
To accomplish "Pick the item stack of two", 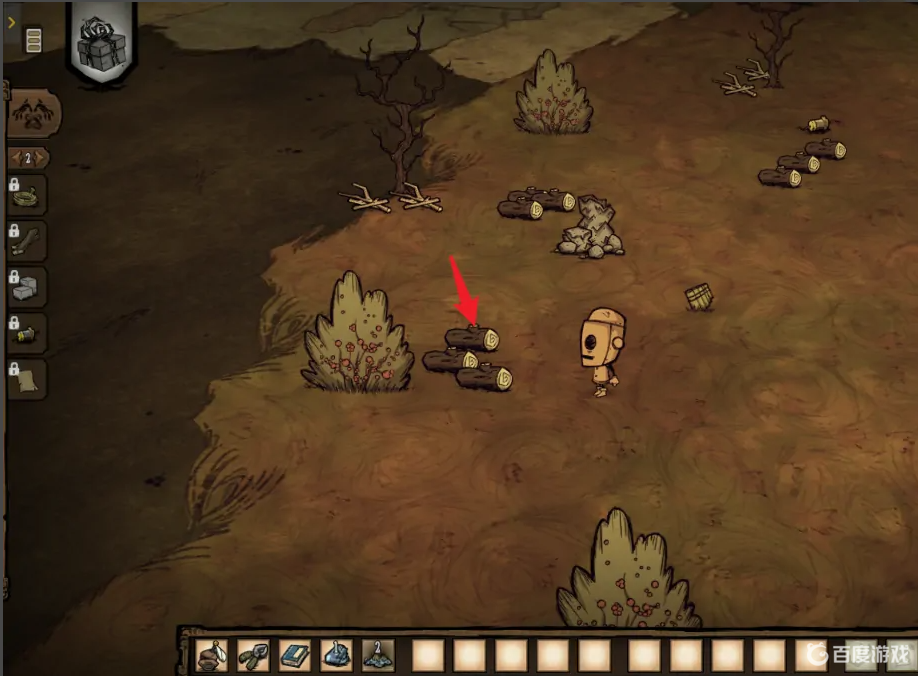I will click(x=378, y=655).
